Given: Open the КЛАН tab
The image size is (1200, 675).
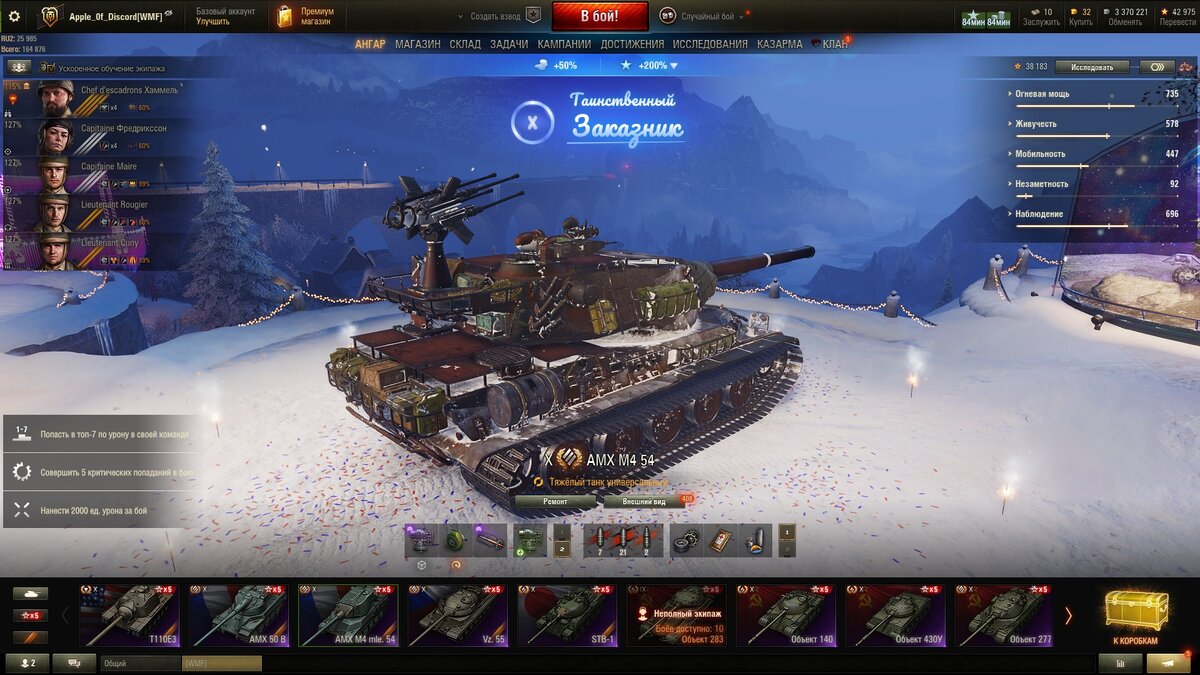Looking at the screenshot, I should pos(834,44).
